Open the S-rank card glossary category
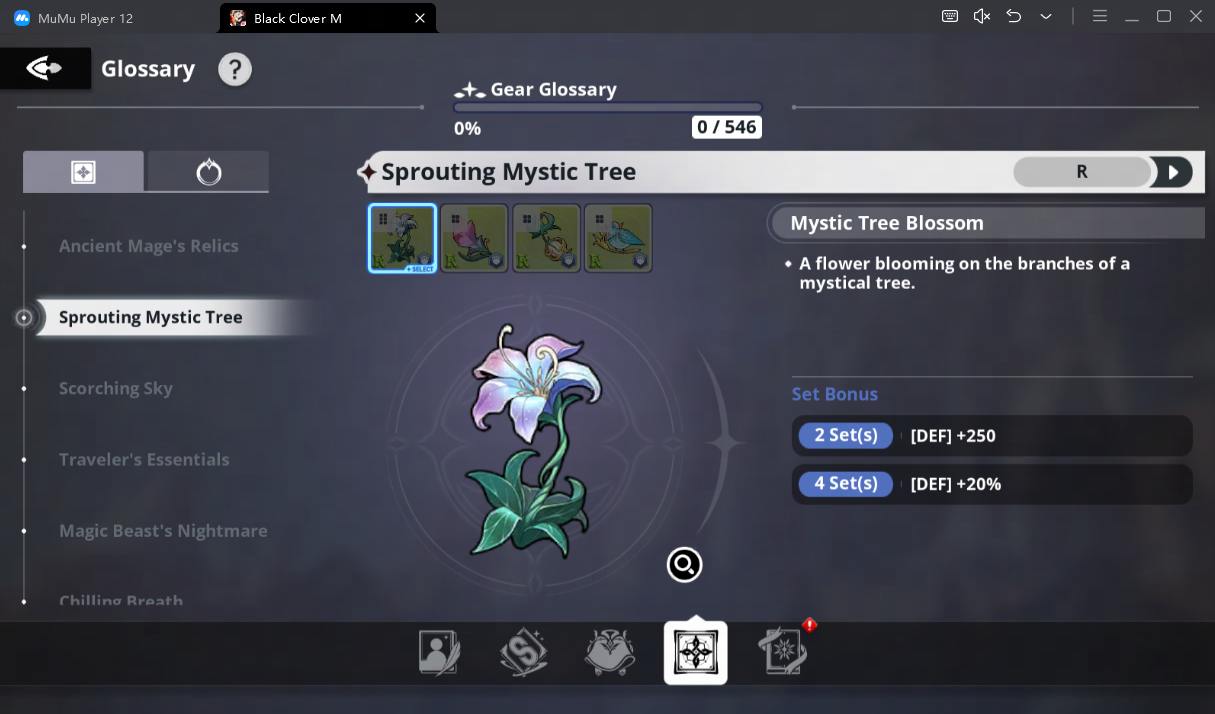The height and width of the screenshot is (714, 1215). point(524,653)
